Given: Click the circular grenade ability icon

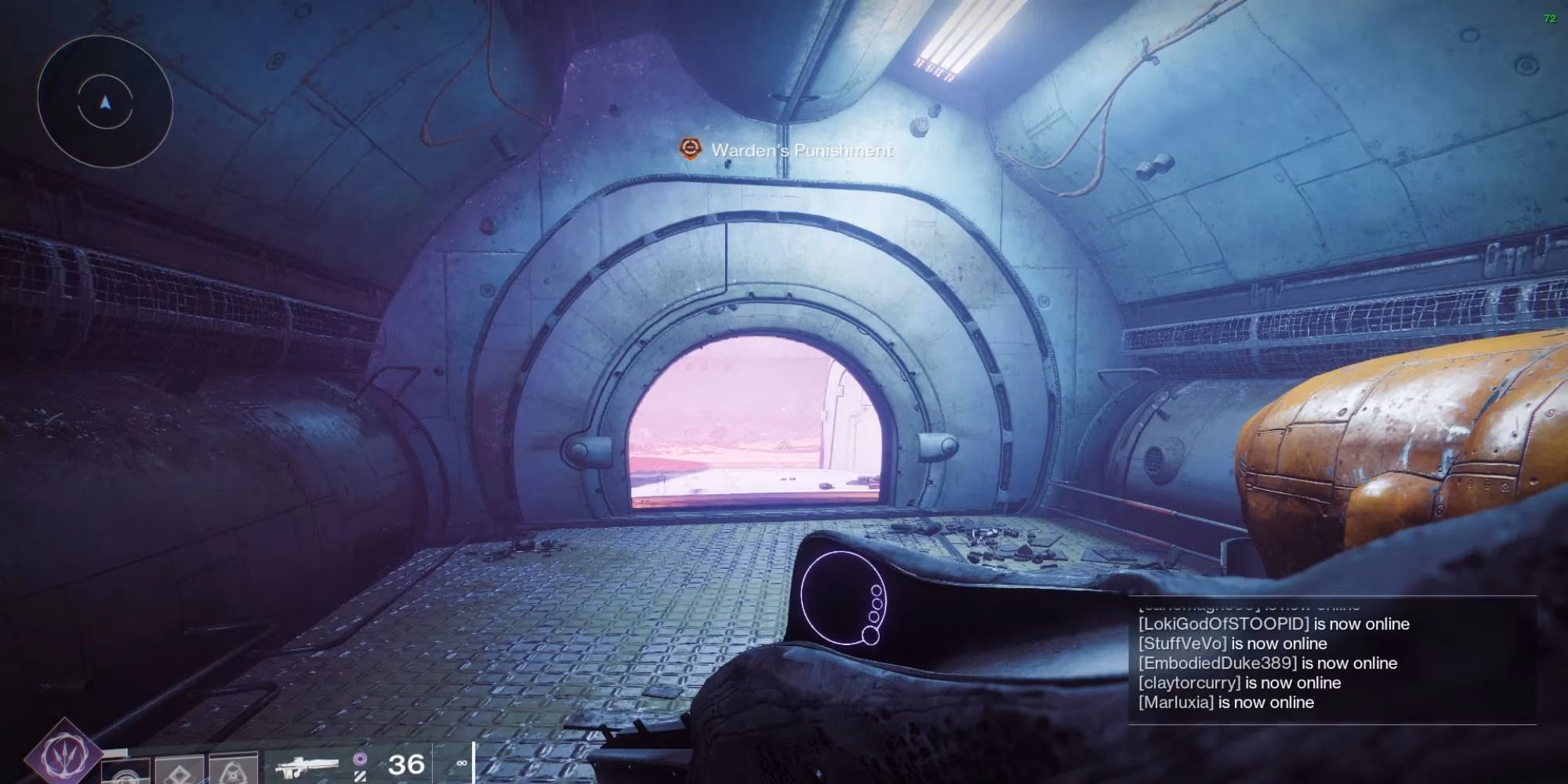Looking at the screenshot, I should coord(125,771).
